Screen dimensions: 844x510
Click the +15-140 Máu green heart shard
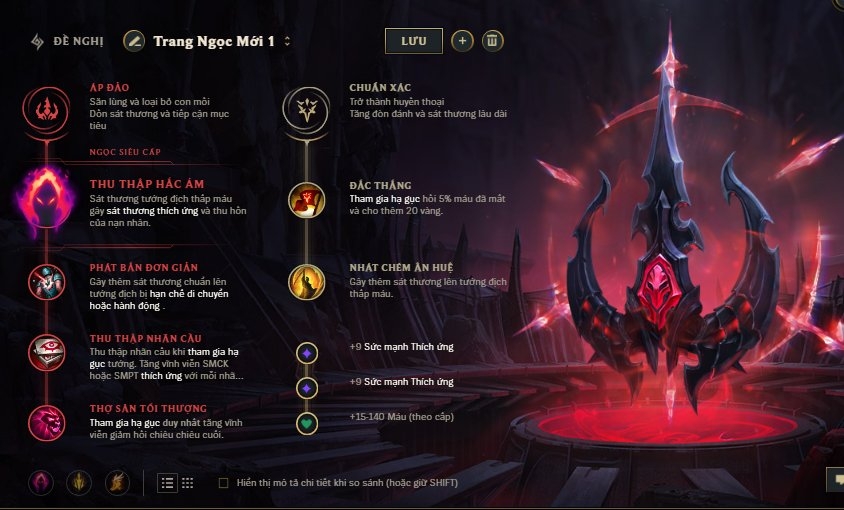pyautogui.click(x=307, y=423)
